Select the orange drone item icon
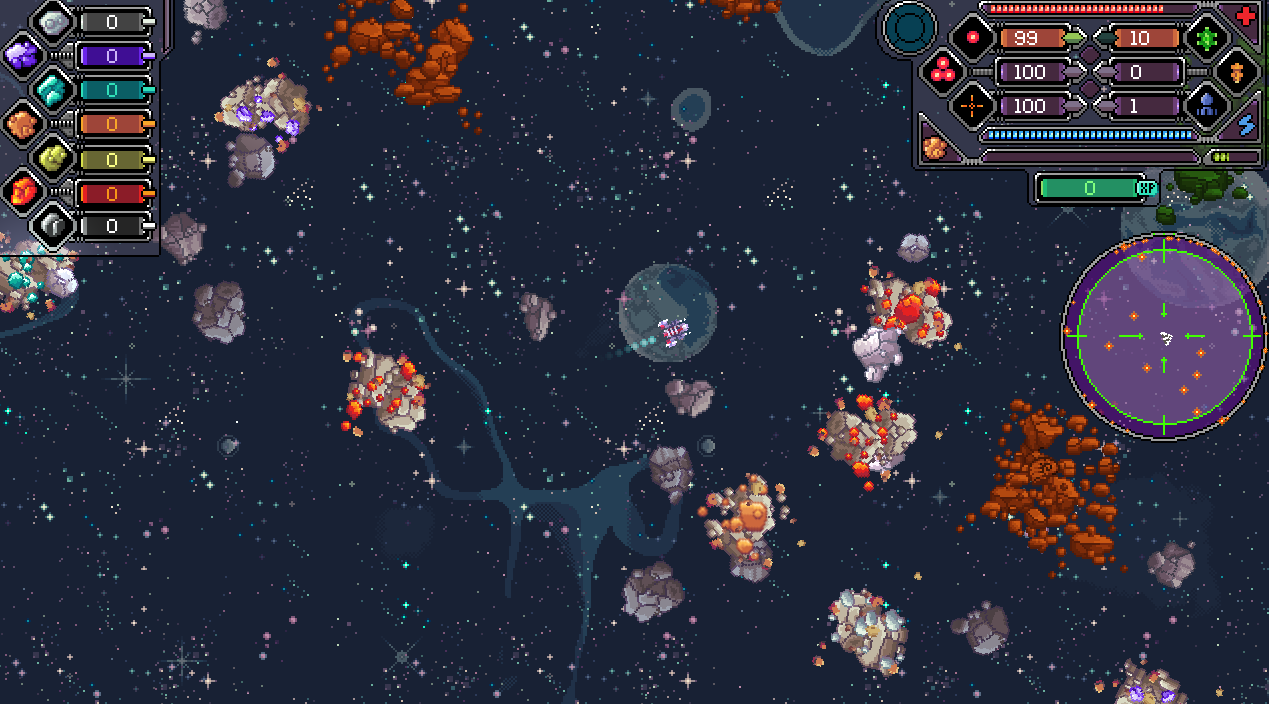 tap(1237, 72)
